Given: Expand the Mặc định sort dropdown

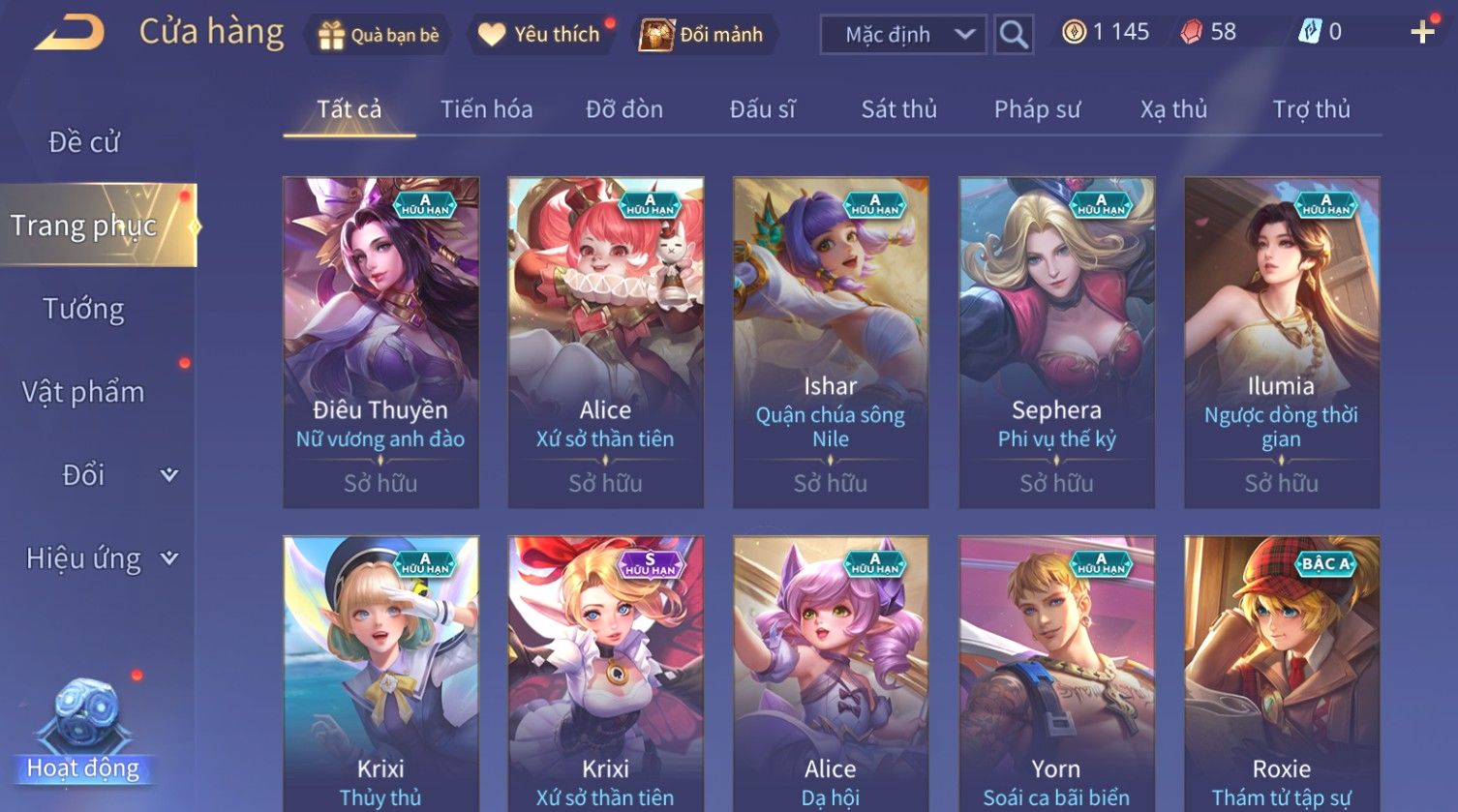Looking at the screenshot, I should pos(902,35).
